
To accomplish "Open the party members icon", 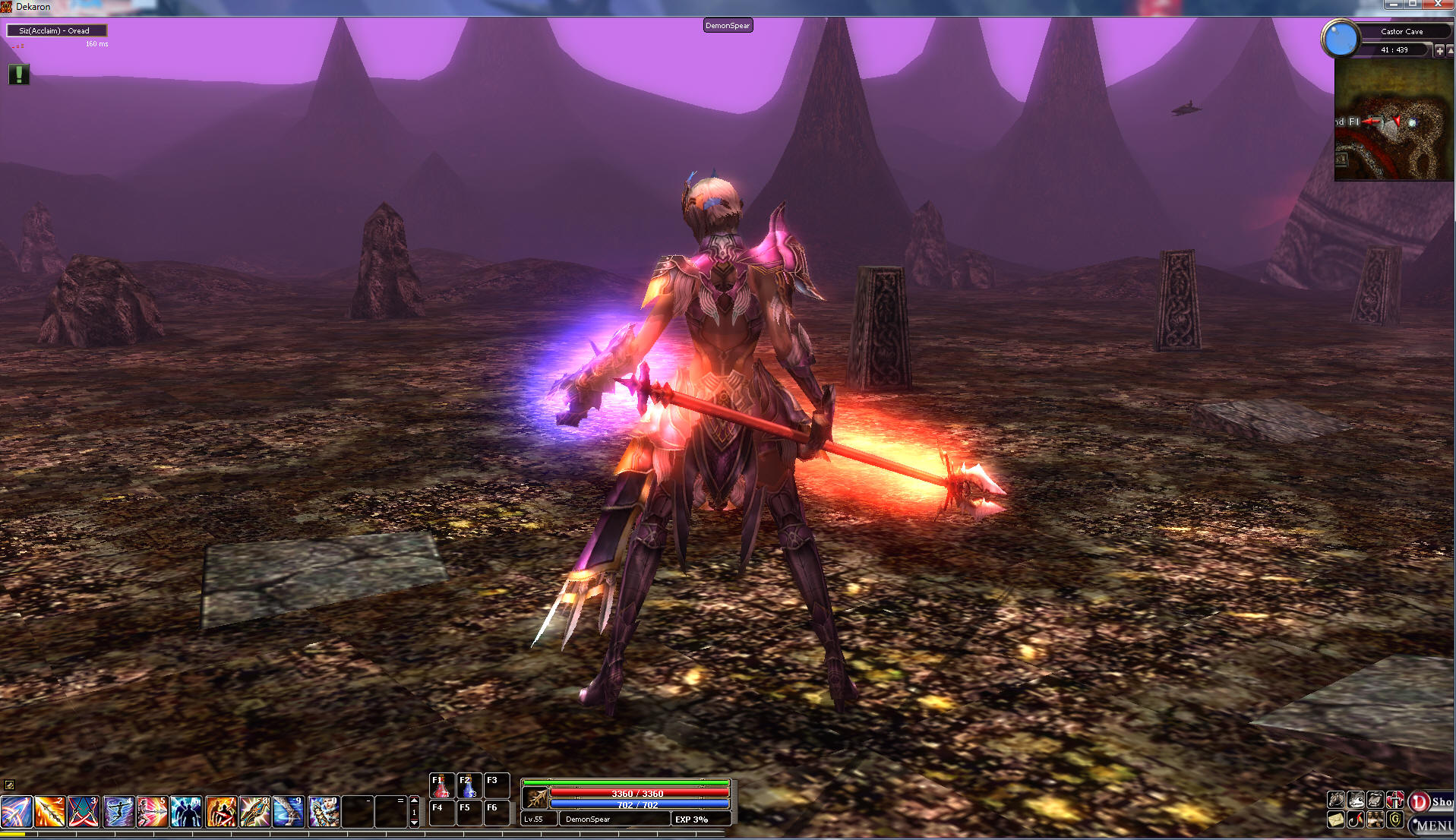I will pos(1375,819).
